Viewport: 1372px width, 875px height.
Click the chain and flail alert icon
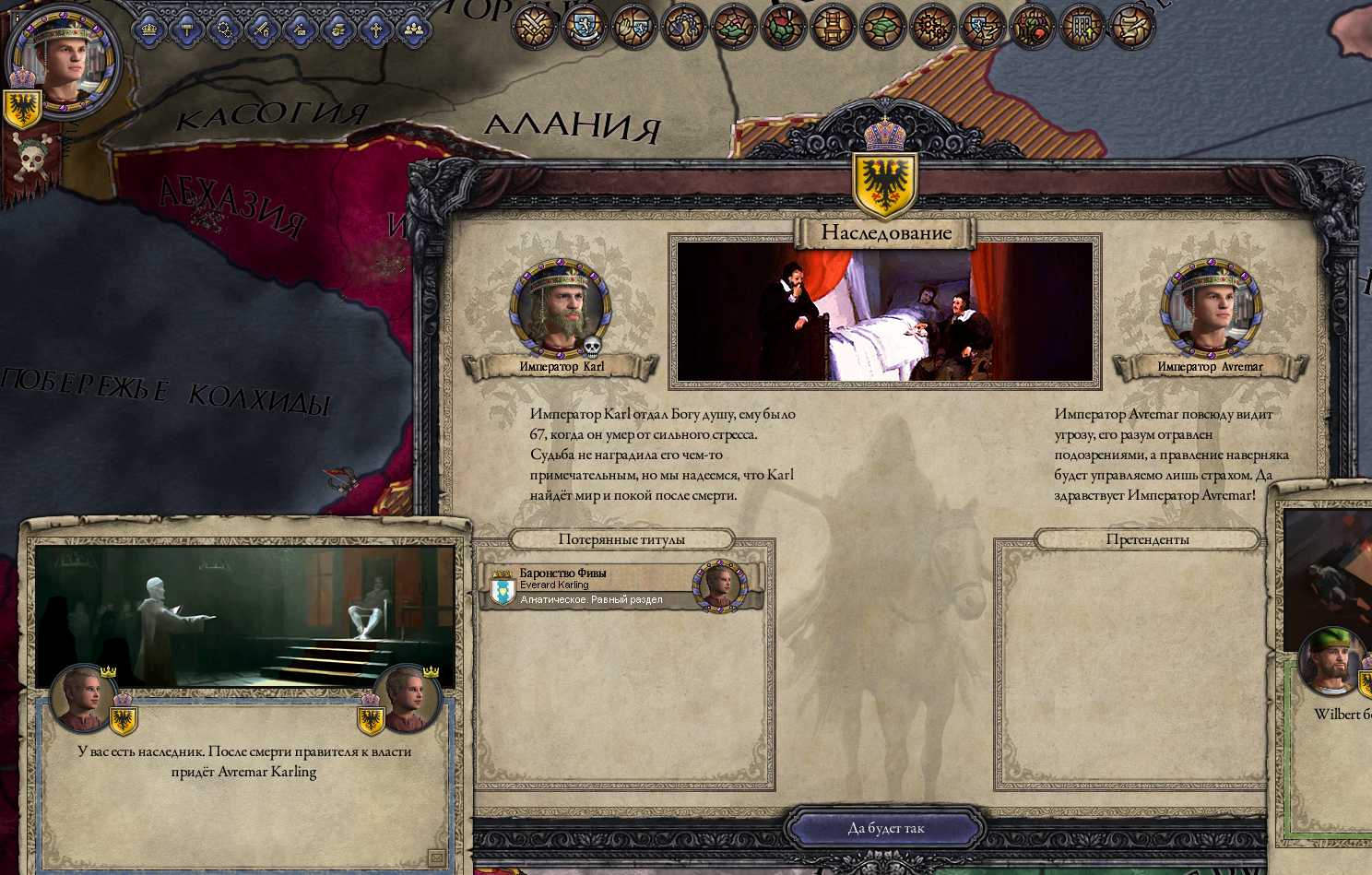coord(683,26)
